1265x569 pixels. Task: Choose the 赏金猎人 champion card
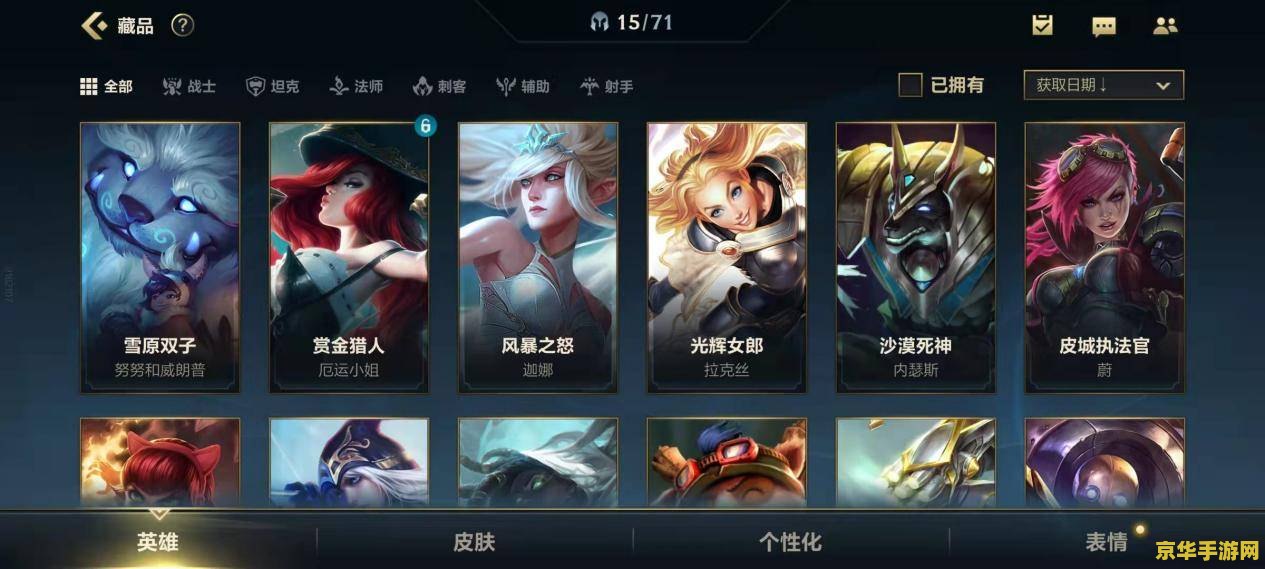pyautogui.click(x=349, y=257)
